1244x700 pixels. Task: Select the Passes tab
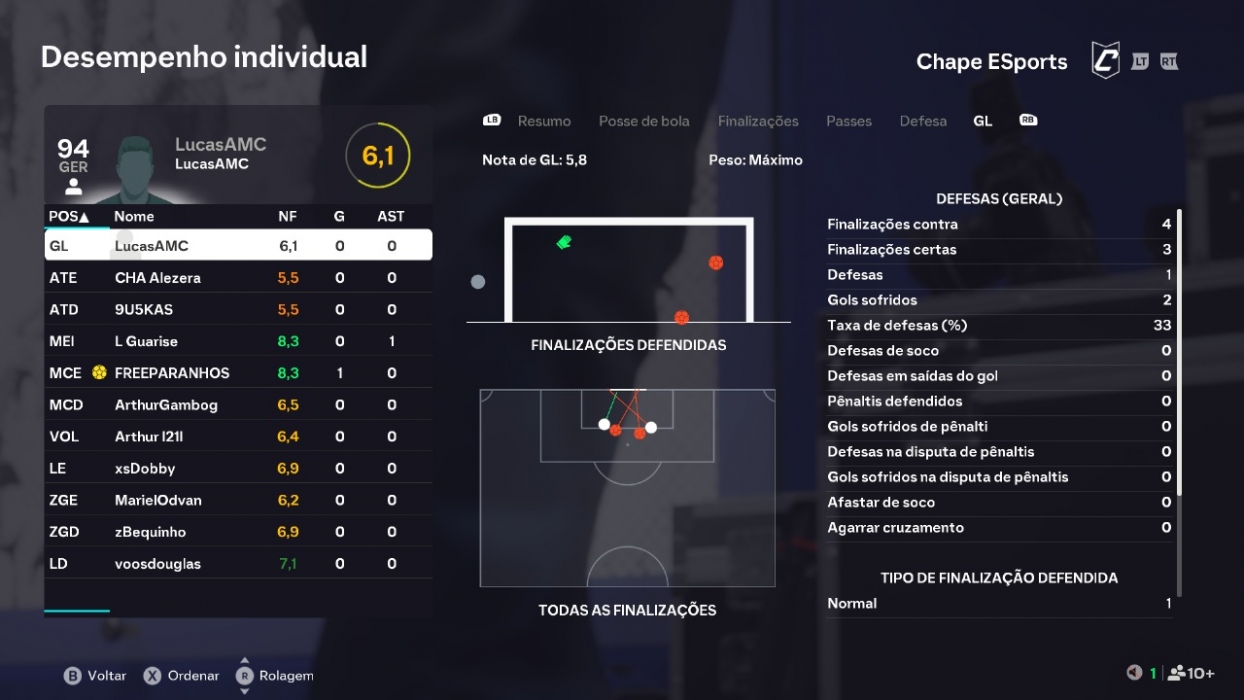point(849,121)
